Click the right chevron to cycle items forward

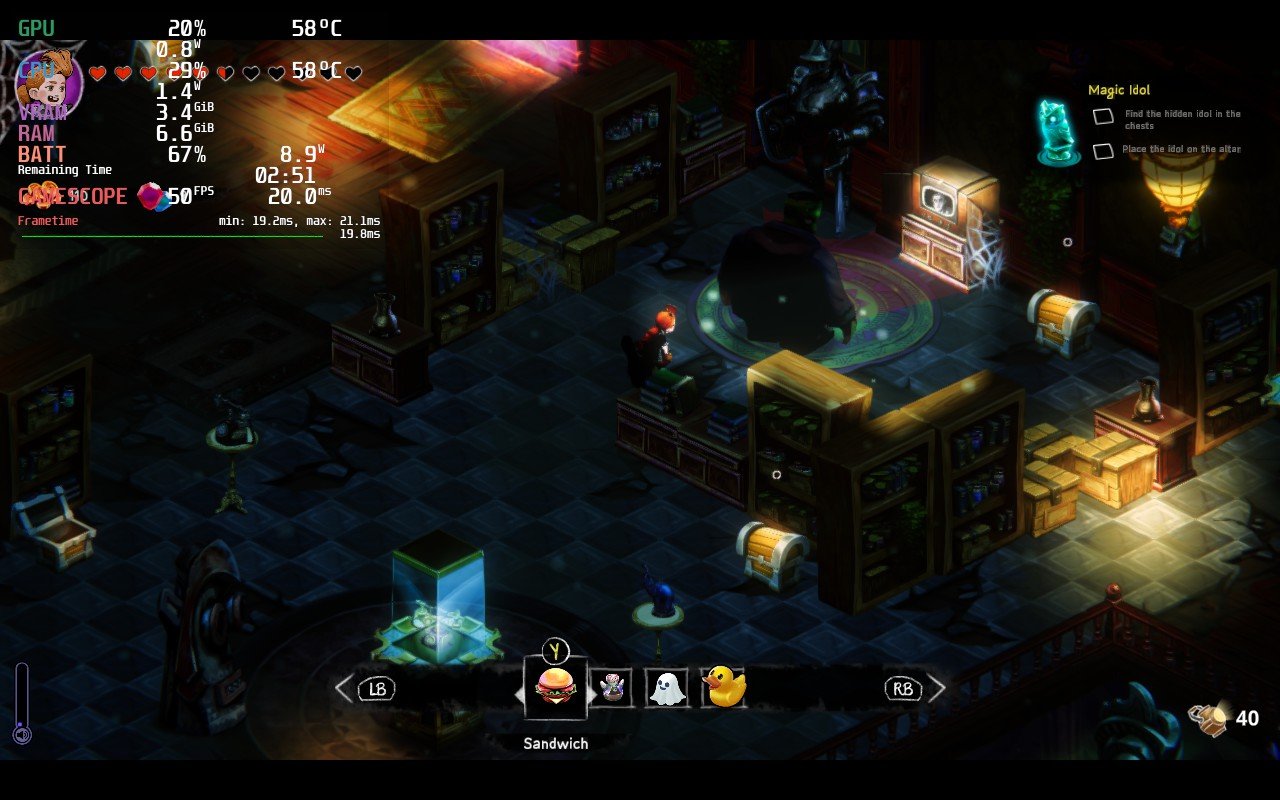pos(937,687)
